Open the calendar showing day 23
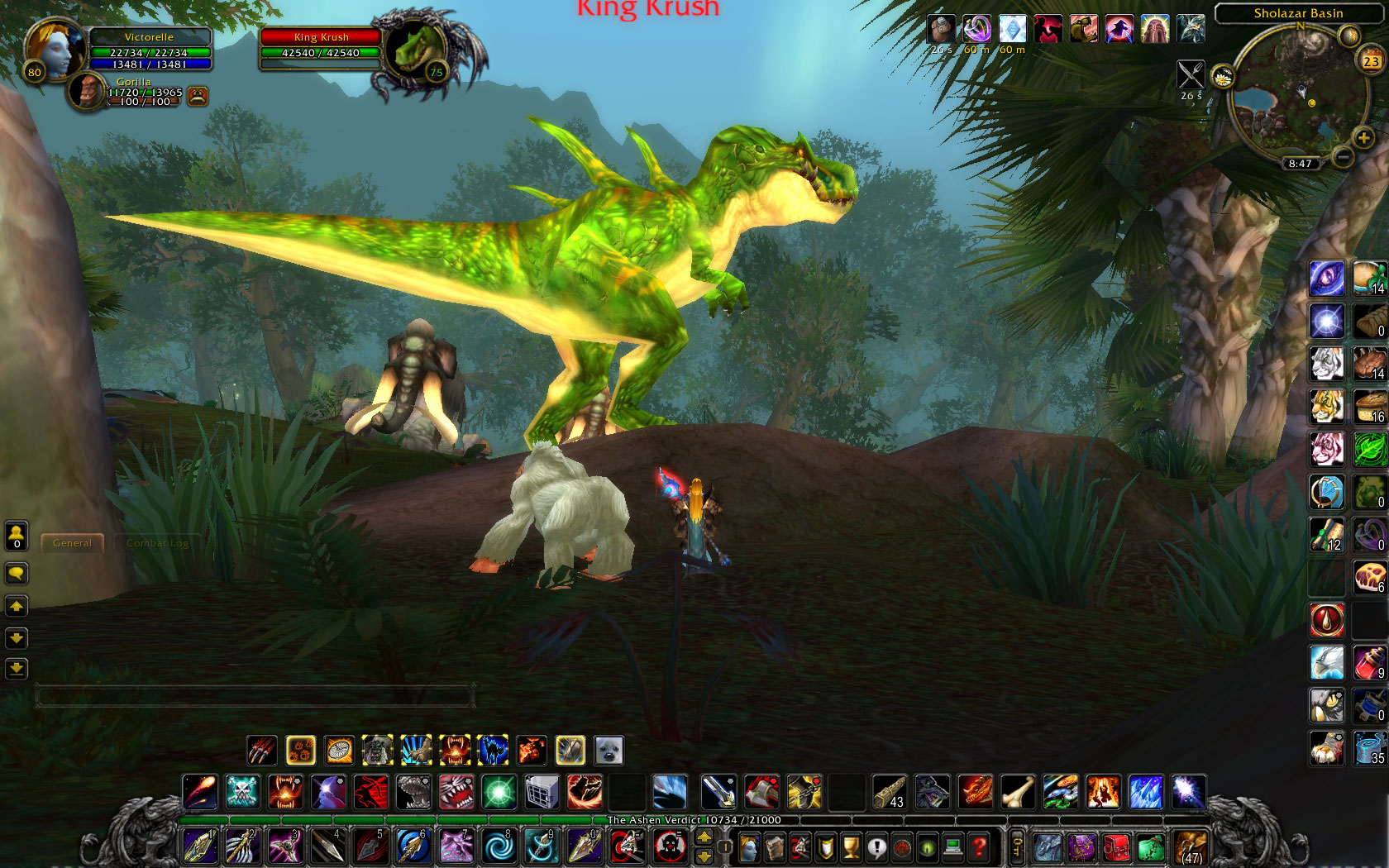Viewport: 1389px width, 868px height. click(x=1371, y=60)
